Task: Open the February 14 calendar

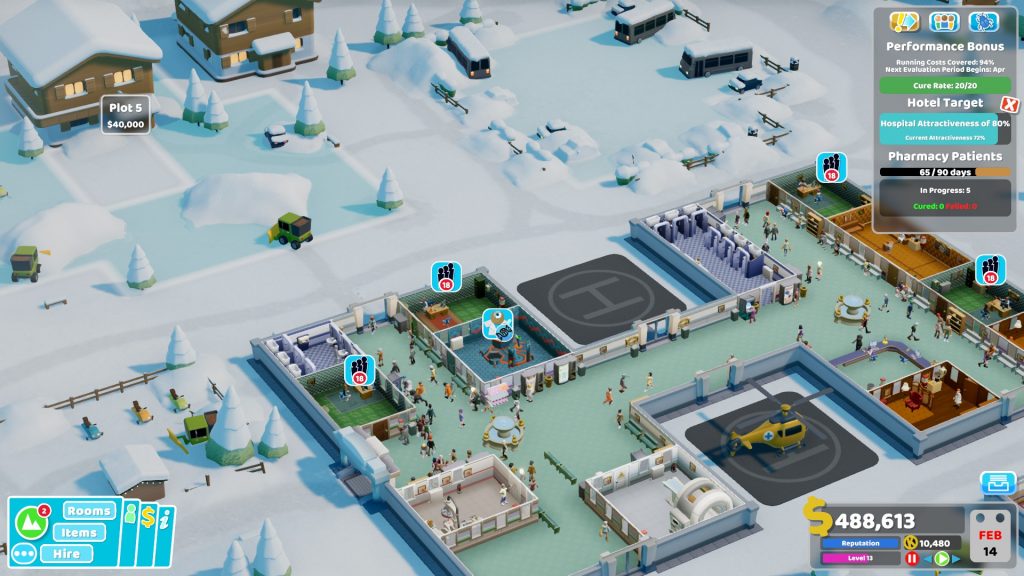Action: [x=990, y=535]
